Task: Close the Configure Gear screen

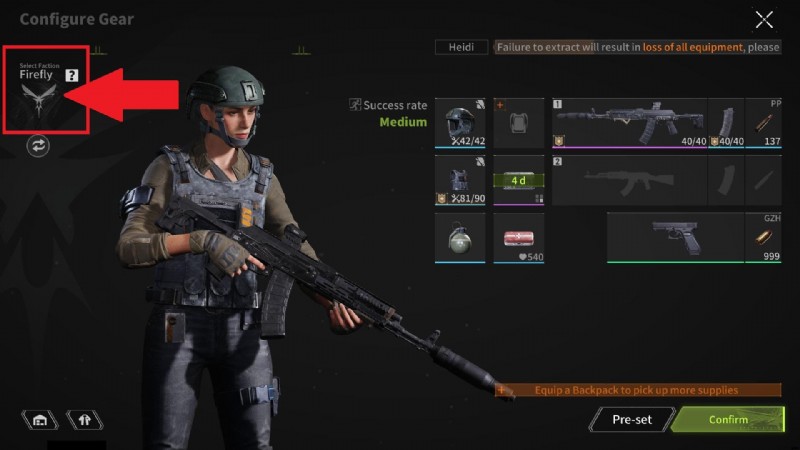Action: click(764, 19)
